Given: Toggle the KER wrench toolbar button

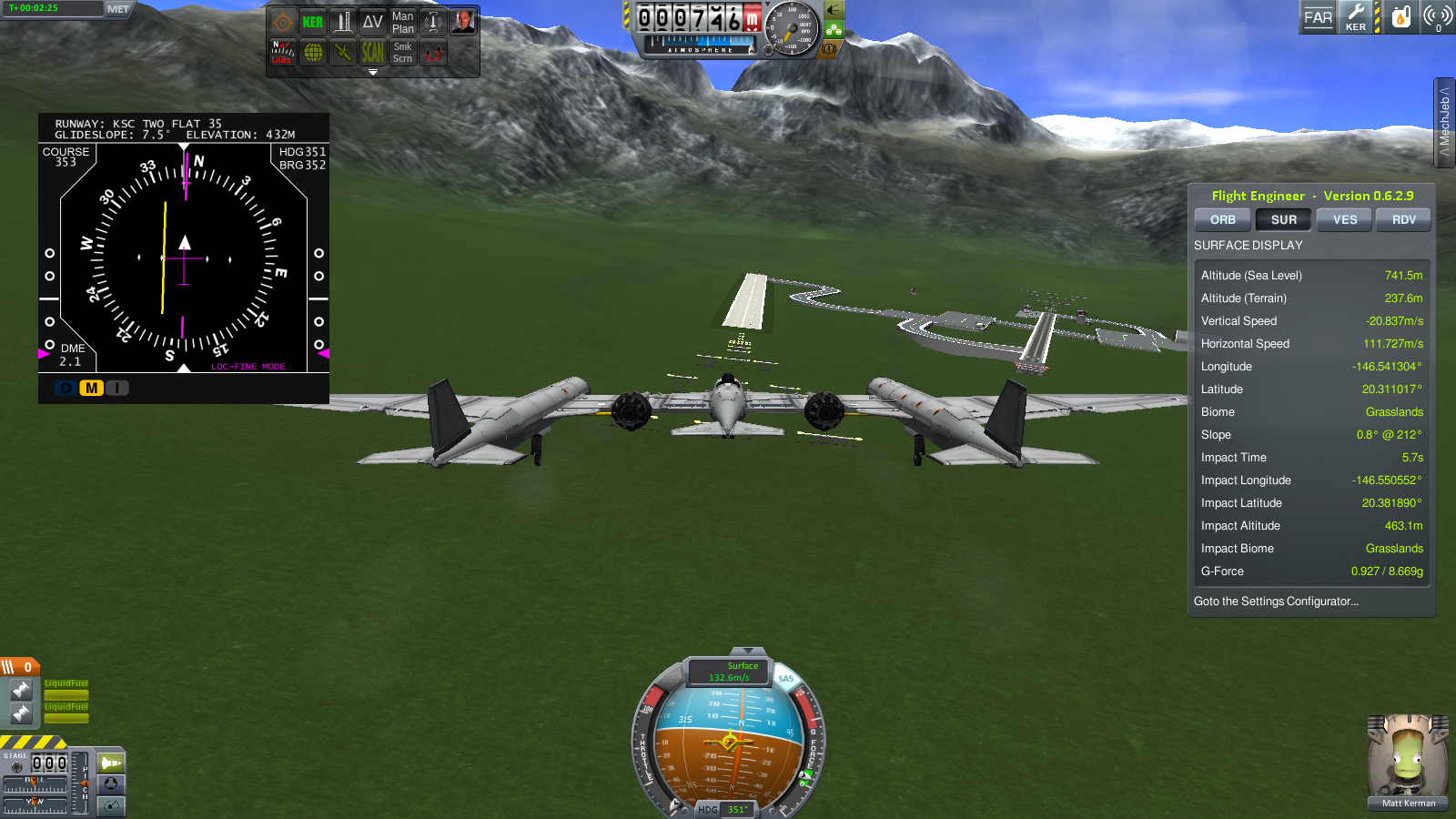Looking at the screenshot, I should click(x=1355, y=17).
